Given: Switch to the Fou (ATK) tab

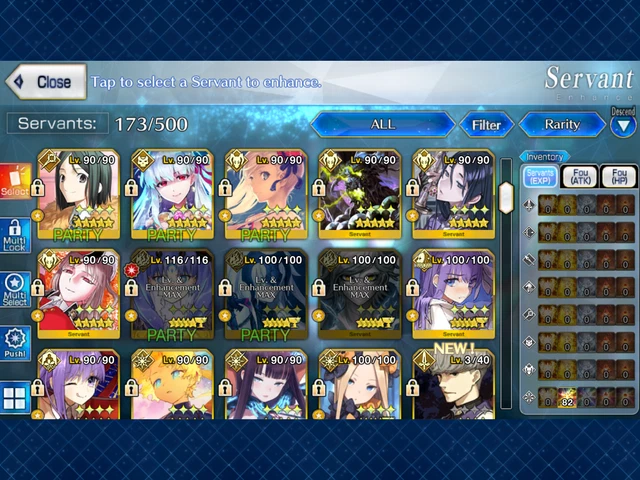Looking at the screenshot, I should [x=580, y=177].
